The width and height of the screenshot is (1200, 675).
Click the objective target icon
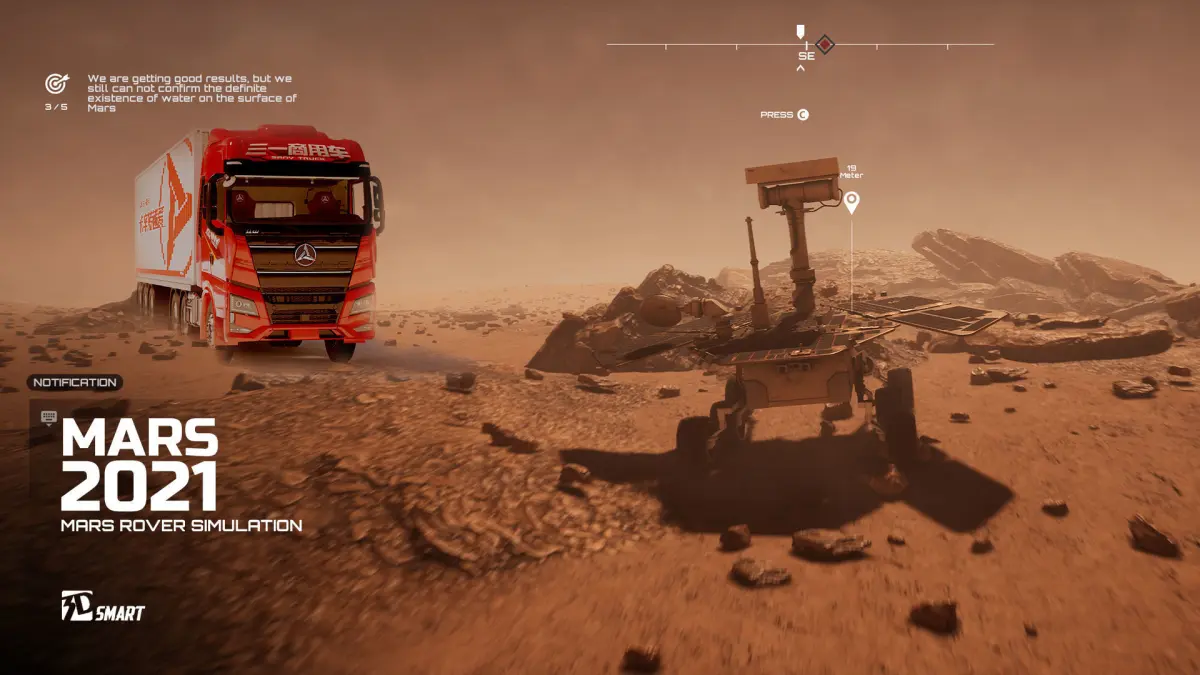click(56, 84)
